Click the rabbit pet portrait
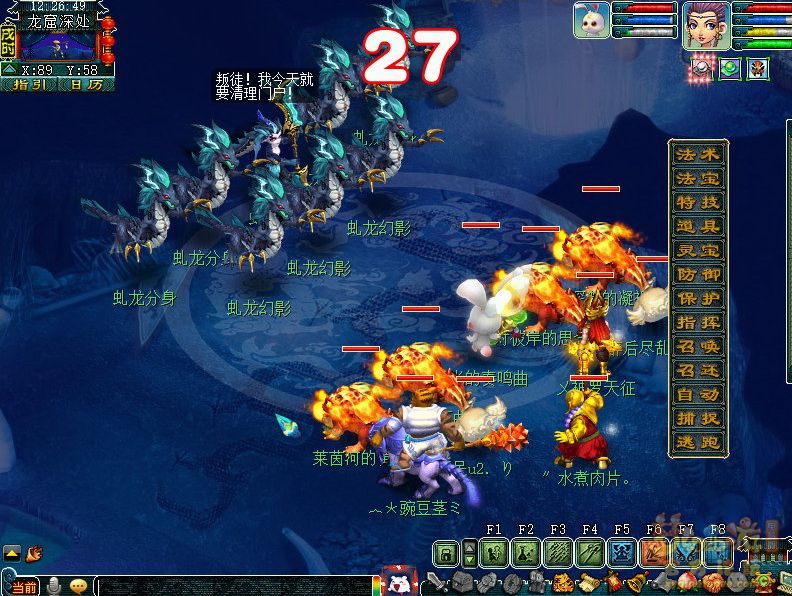 (x=592, y=21)
